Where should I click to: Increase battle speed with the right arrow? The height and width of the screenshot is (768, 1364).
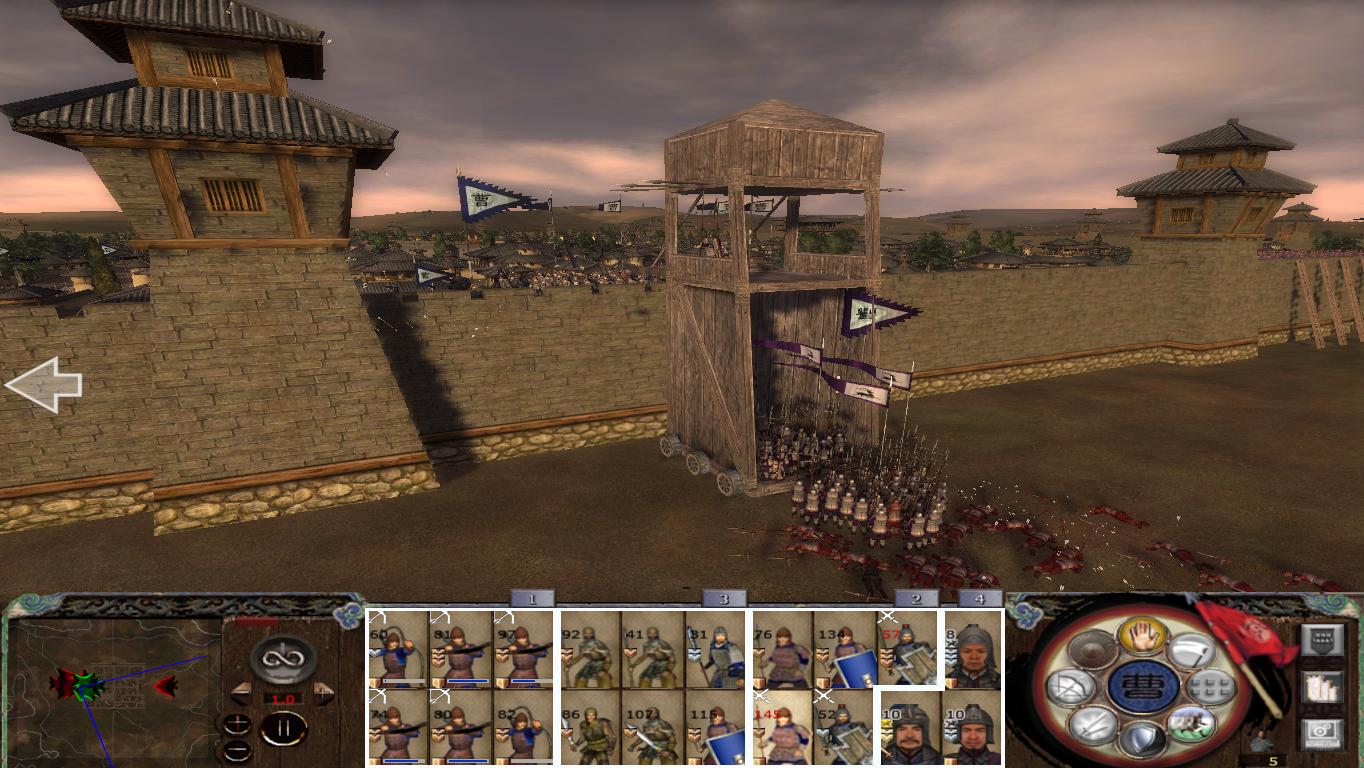[321, 692]
